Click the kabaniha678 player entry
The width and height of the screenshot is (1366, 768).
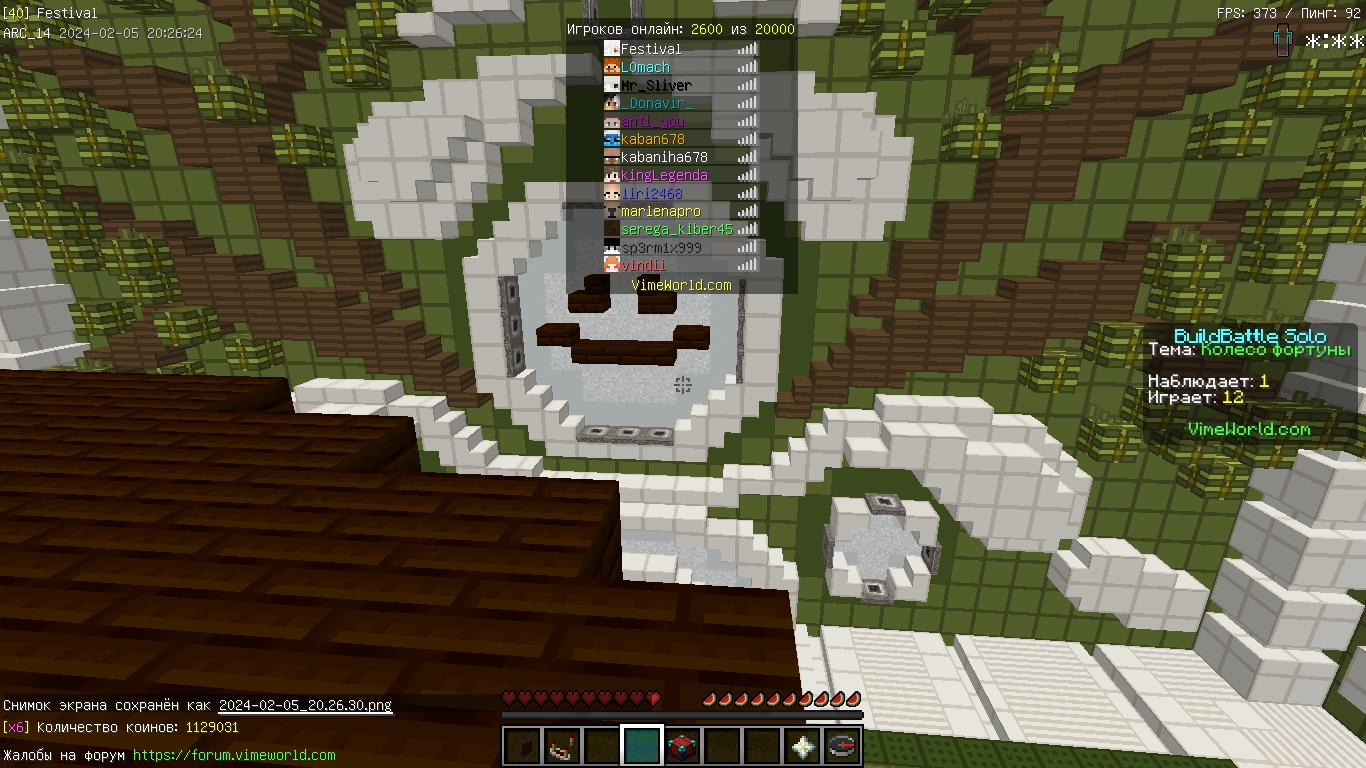(664, 157)
